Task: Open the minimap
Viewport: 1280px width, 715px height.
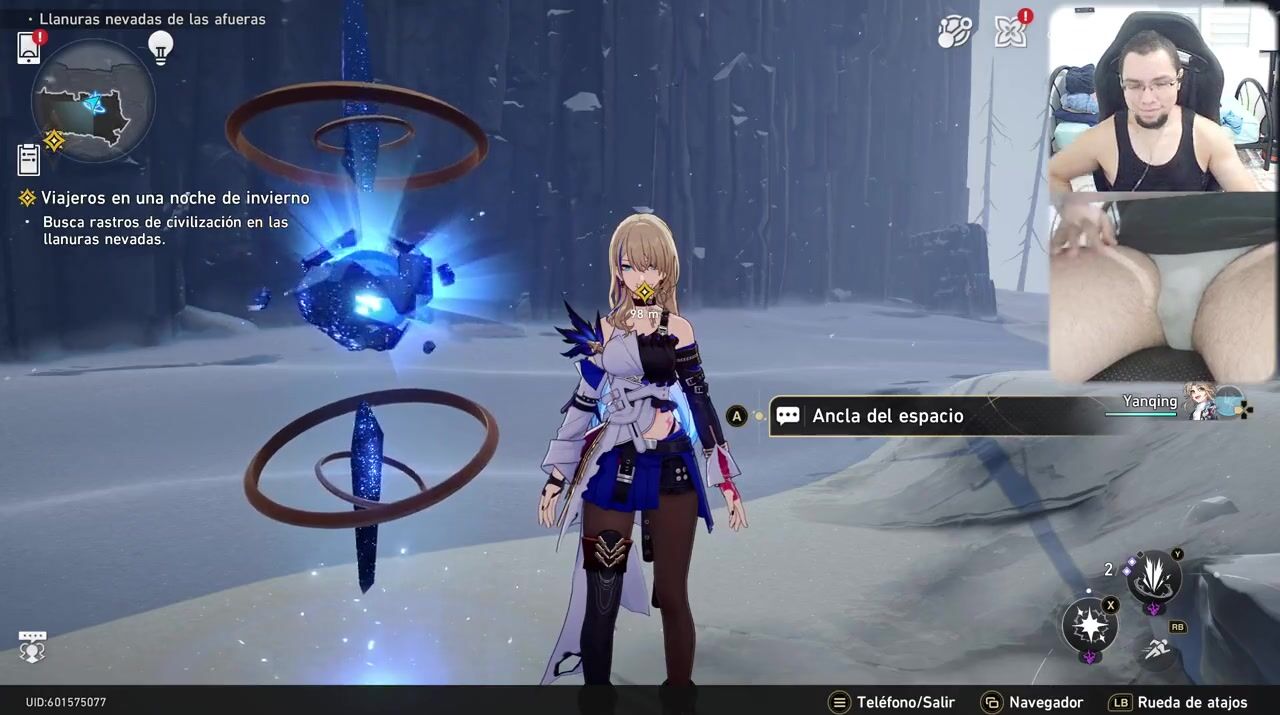Action: (x=93, y=100)
